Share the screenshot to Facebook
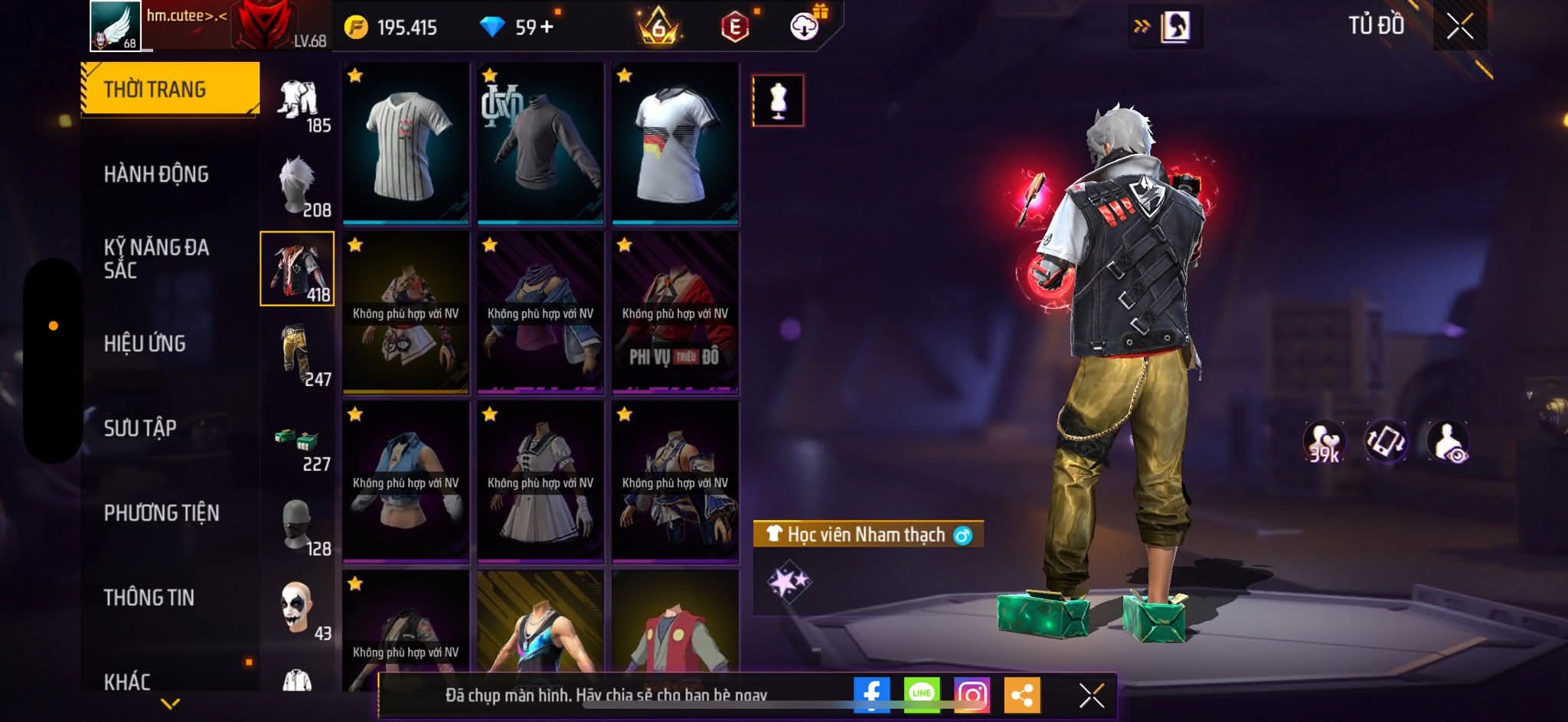The width and height of the screenshot is (1568, 722). click(x=871, y=695)
